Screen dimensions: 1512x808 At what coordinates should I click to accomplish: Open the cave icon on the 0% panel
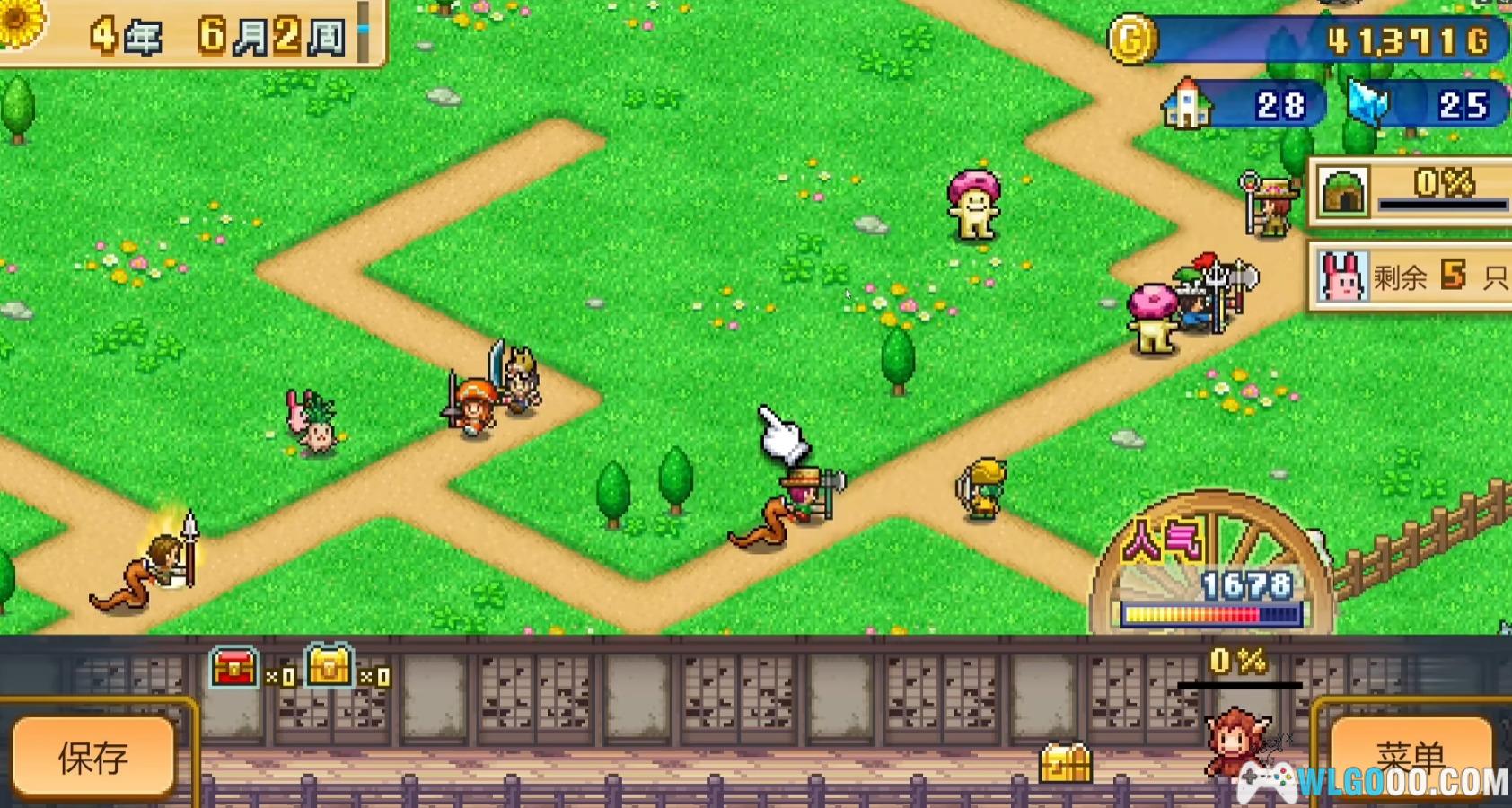[1343, 192]
